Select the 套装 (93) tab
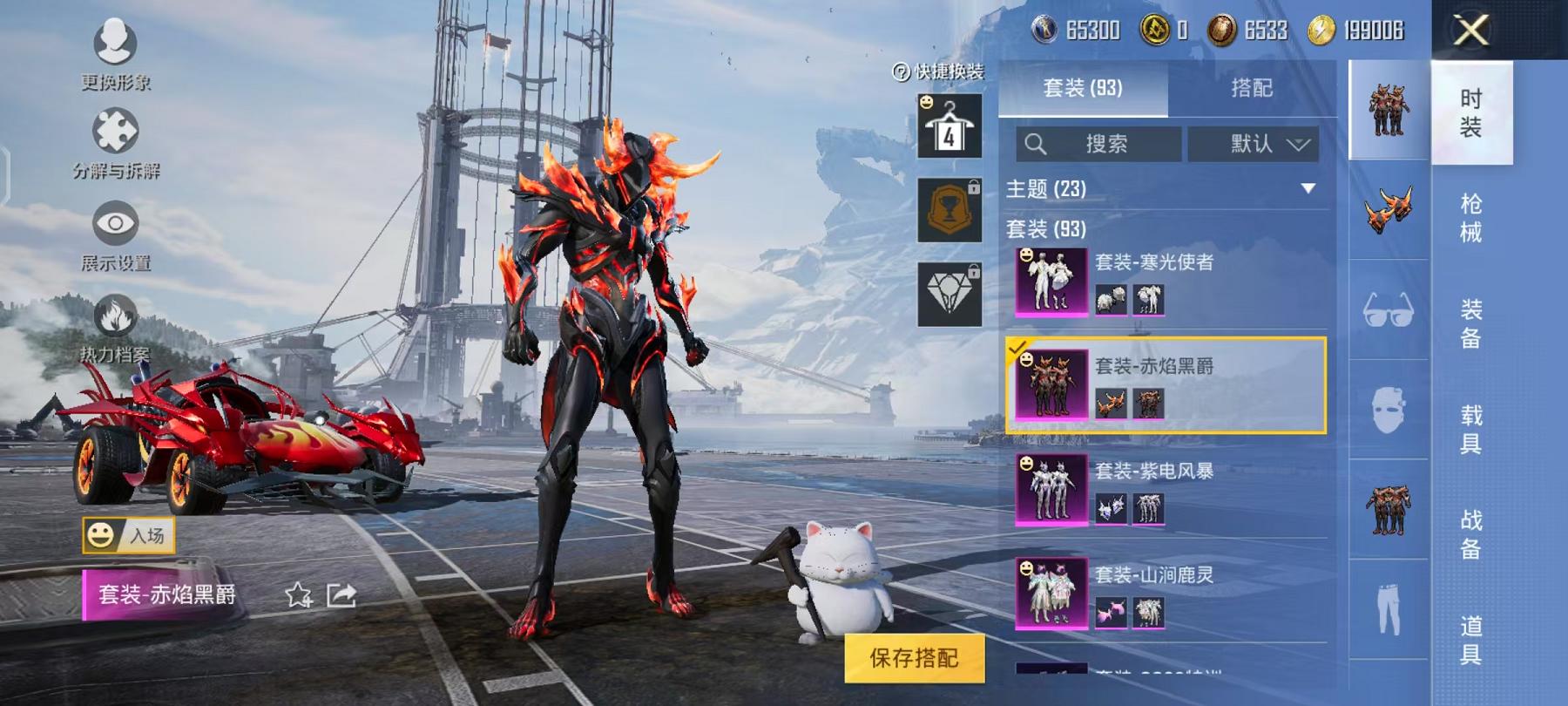Image resolution: width=1568 pixels, height=706 pixels. point(1082,88)
